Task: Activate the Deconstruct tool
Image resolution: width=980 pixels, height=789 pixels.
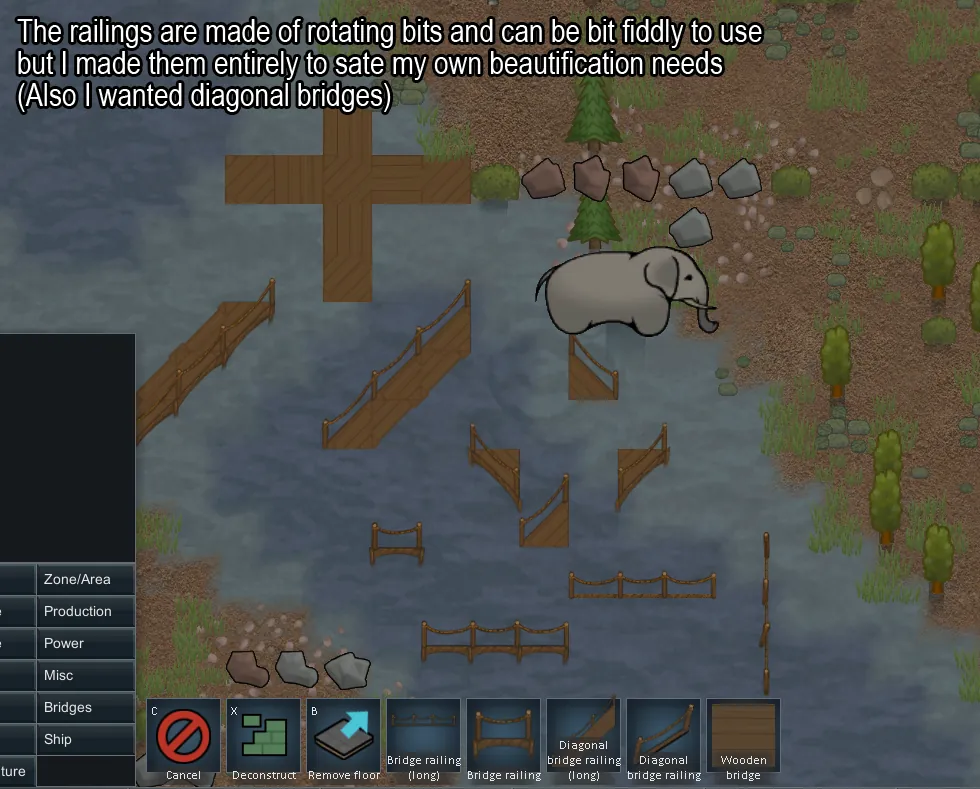Action: (264, 740)
